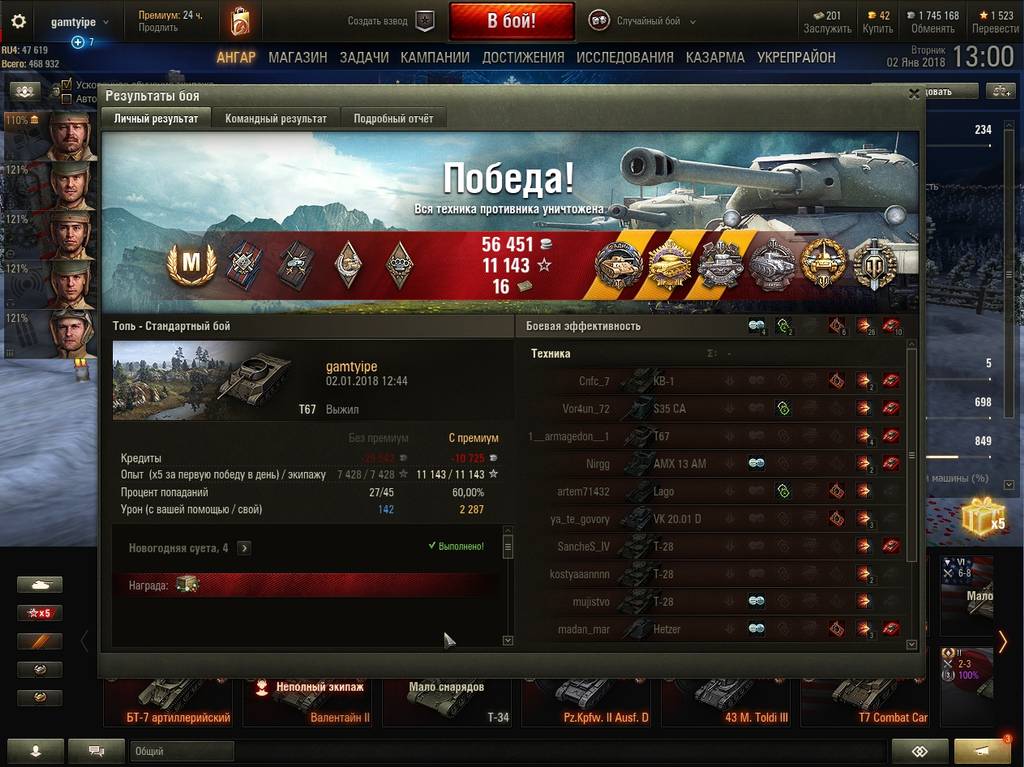Click the Купить gold button
Image resolution: width=1024 pixels, height=767 pixels.
(877, 21)
